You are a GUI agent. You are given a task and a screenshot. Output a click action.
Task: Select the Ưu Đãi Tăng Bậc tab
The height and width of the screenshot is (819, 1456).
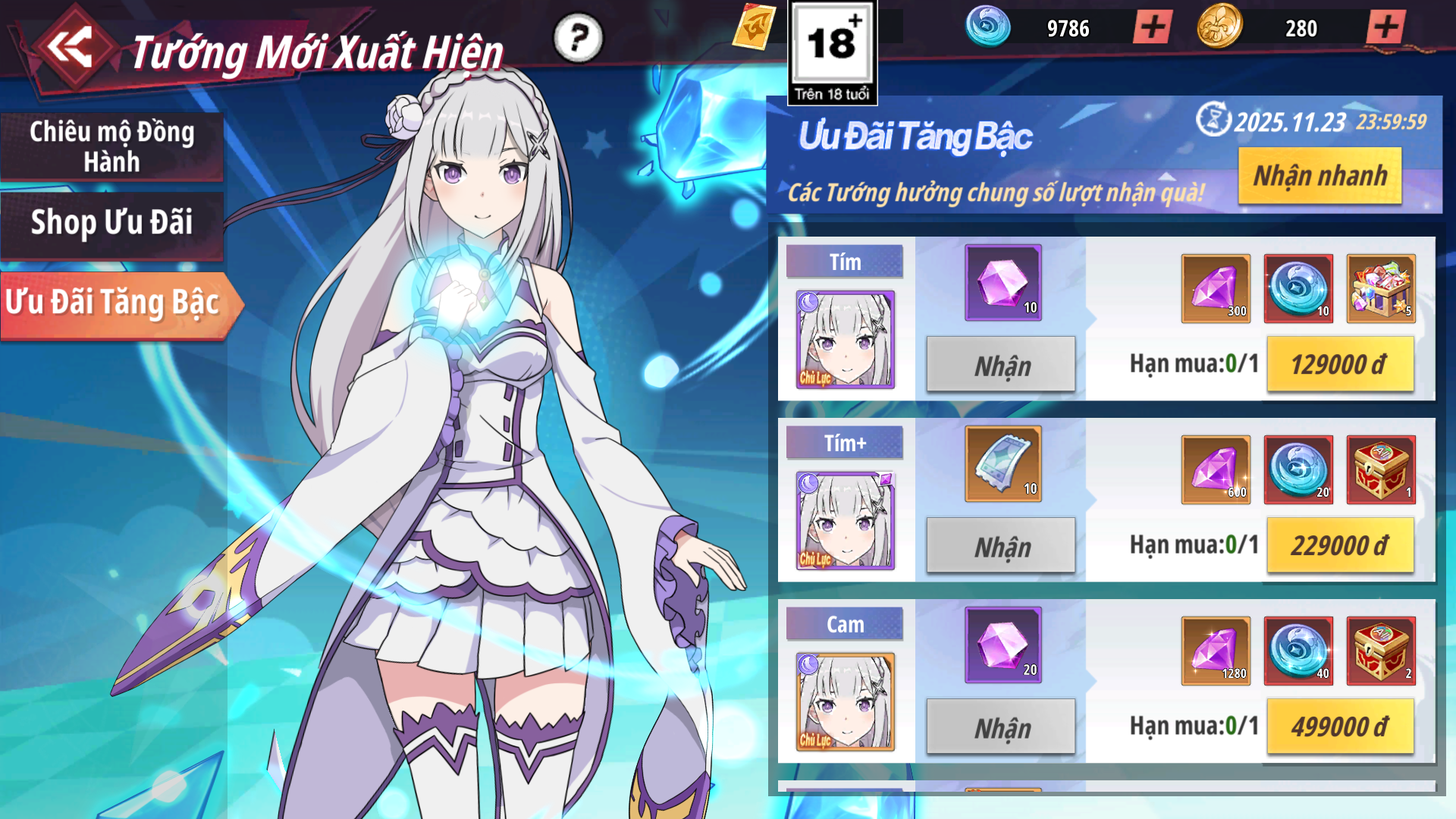114,303
